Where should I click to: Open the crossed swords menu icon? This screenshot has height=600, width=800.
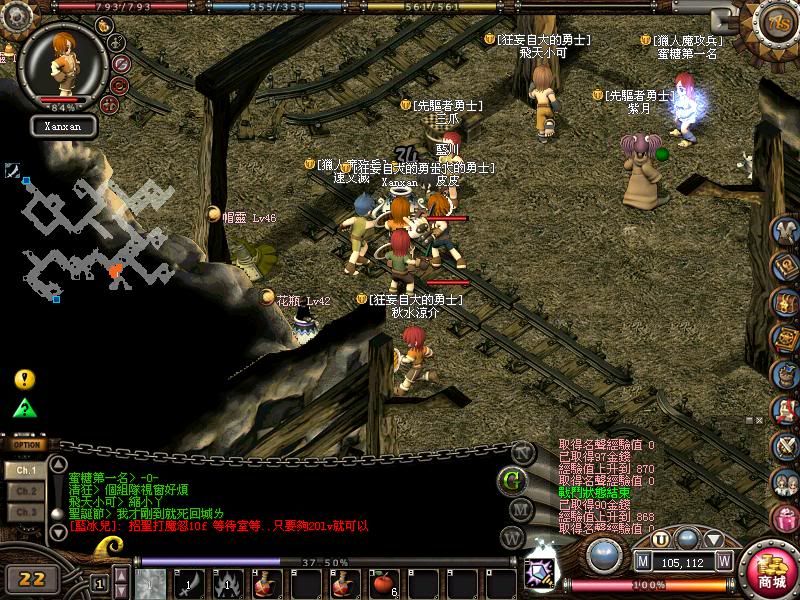[x=785, y=445]
